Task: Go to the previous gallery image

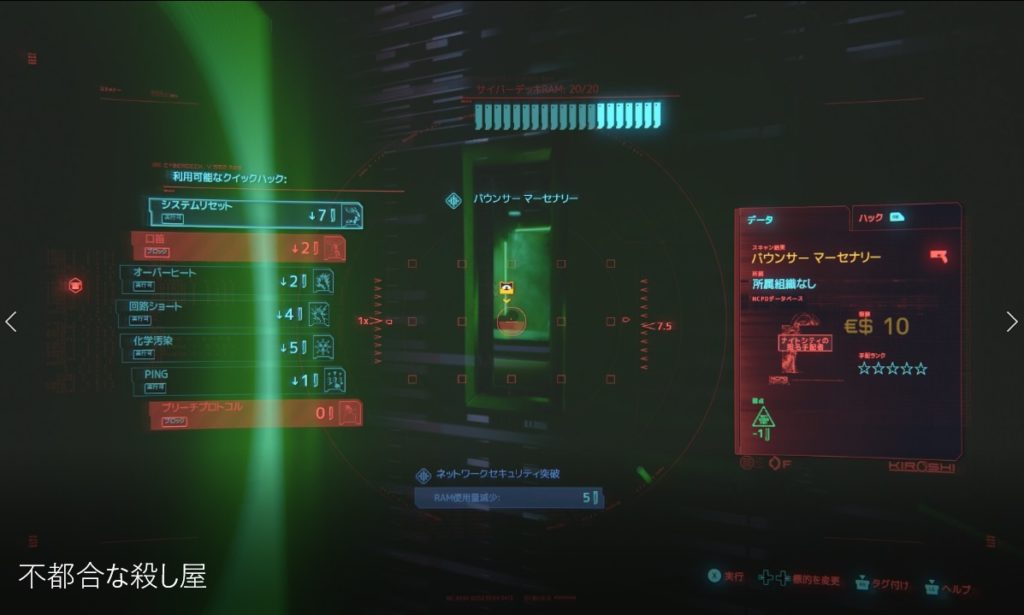Action: (x=12, y=322)
